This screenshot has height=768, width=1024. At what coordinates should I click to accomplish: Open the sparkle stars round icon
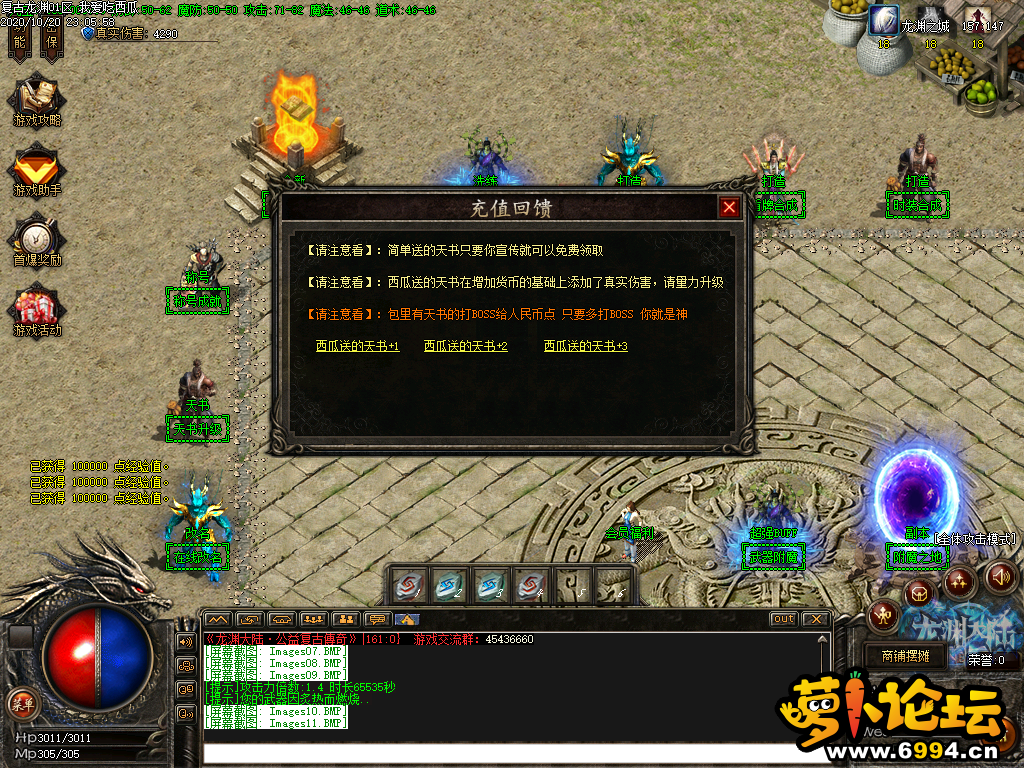[959, 581]
